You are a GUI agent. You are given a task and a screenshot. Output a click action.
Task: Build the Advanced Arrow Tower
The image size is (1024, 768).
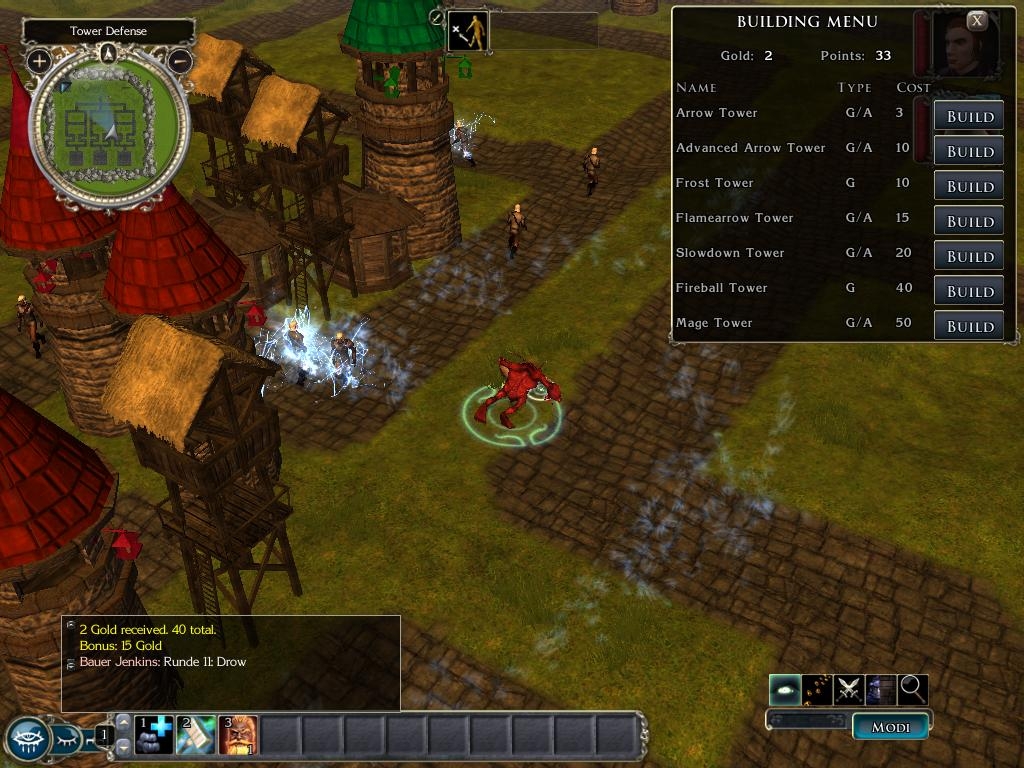pyautogui.click(x=968, y=151)
